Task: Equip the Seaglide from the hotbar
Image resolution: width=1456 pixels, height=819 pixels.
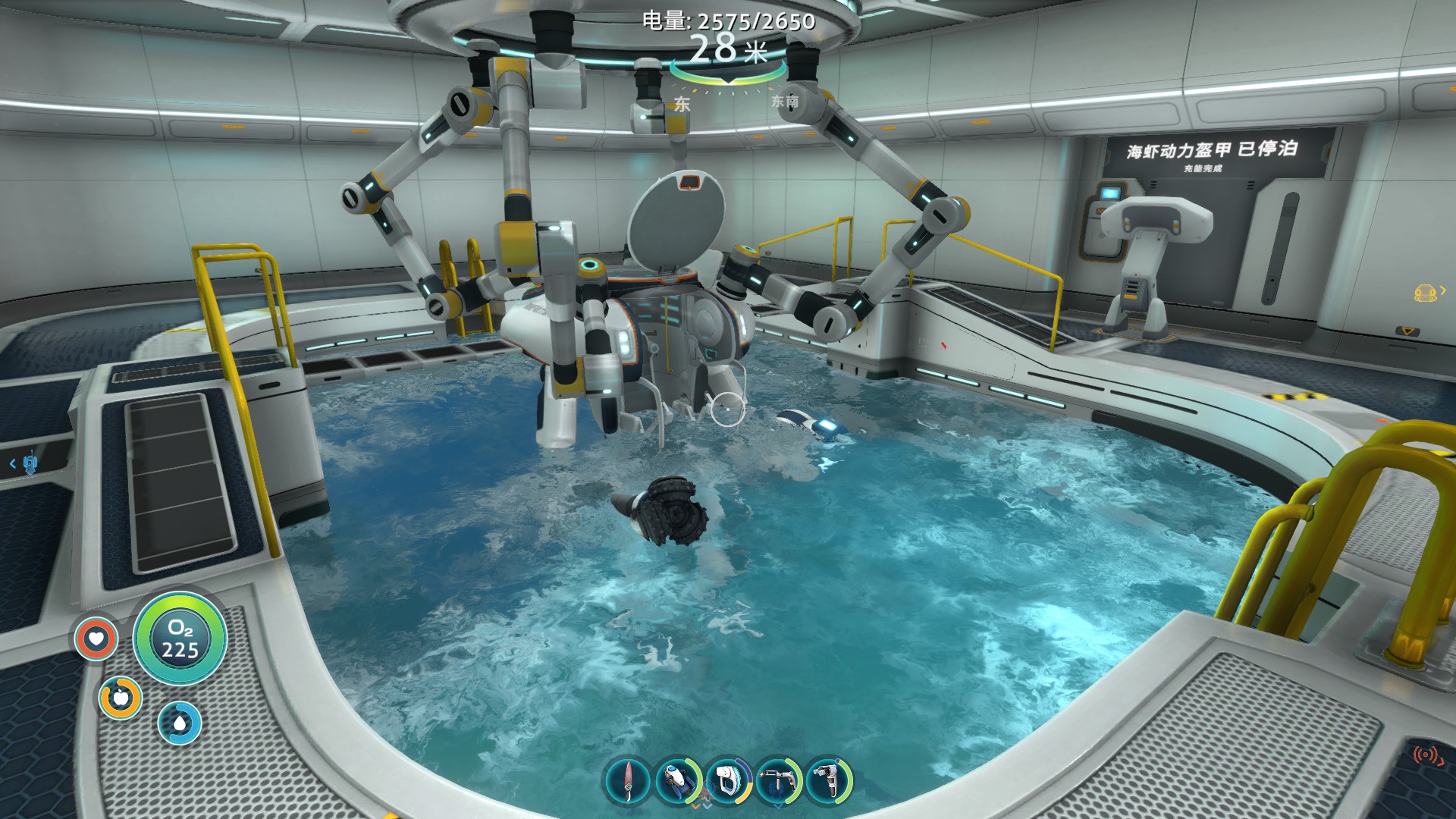Action: pyautogui.click(x=678, y=780)
